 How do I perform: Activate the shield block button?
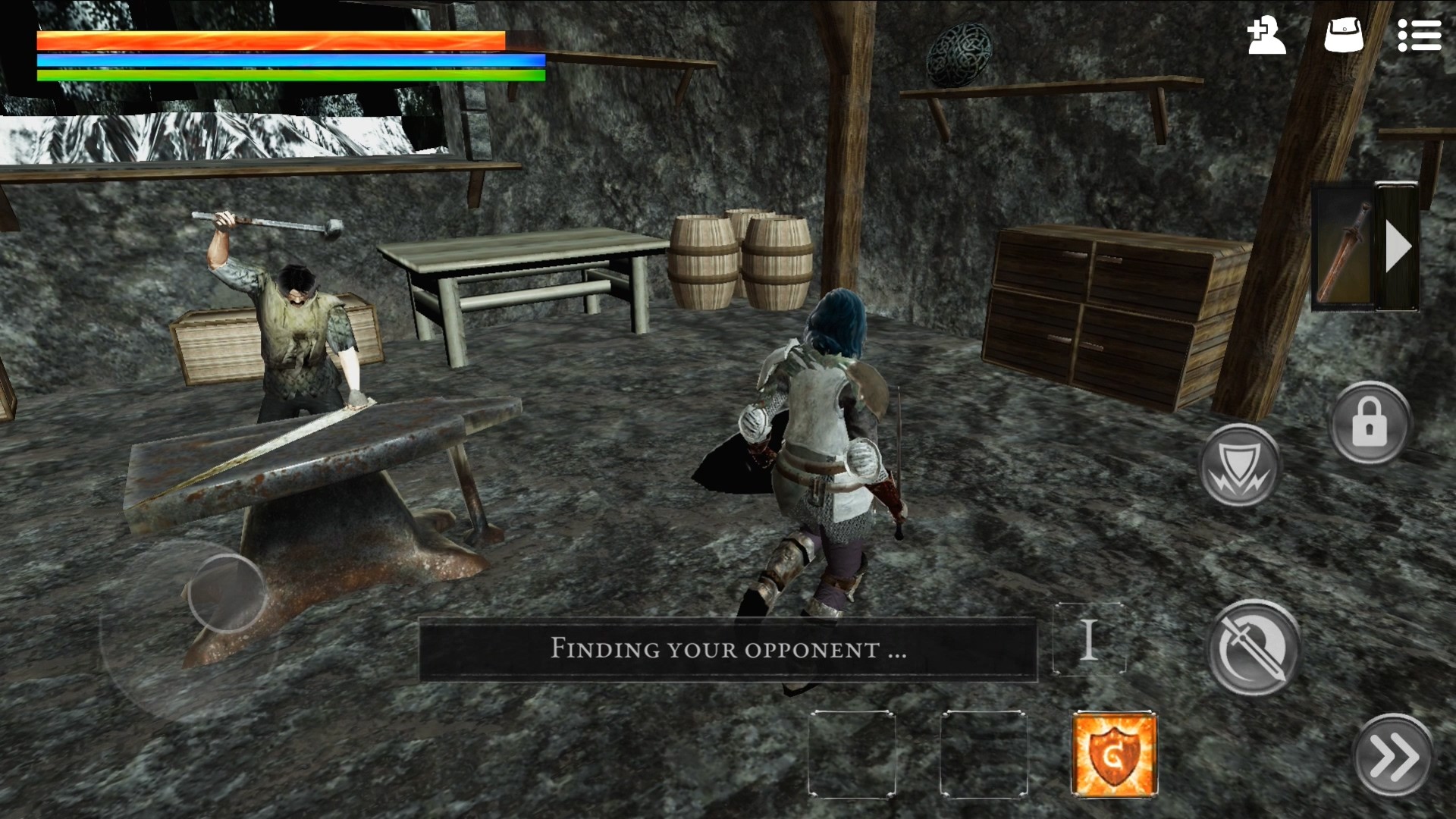[1239, 465]
